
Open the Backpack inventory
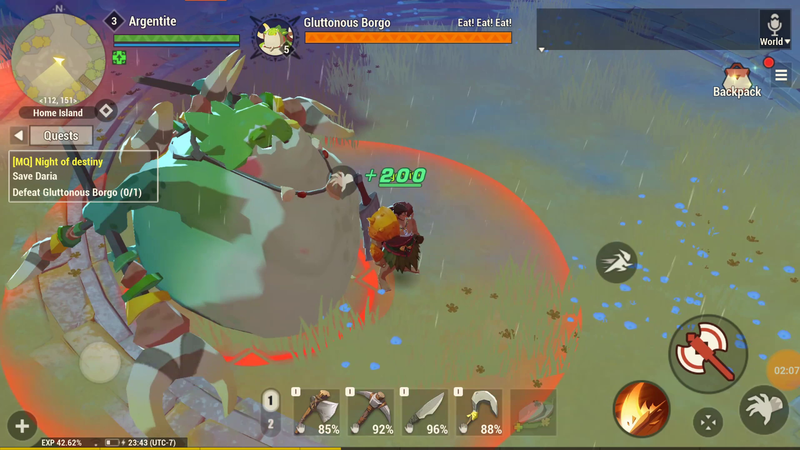737,79
